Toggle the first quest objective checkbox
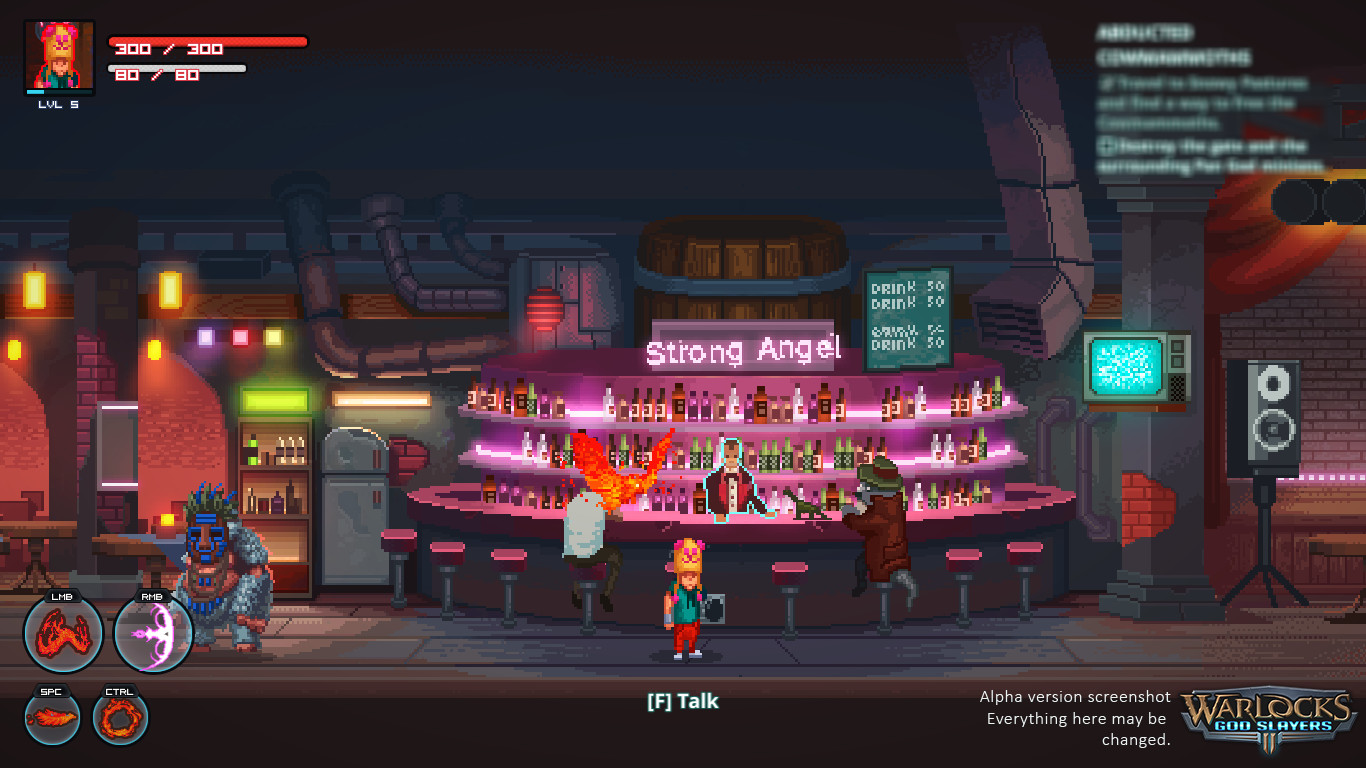This screenshot has width=1366, height=768. tap(1108, 80)
